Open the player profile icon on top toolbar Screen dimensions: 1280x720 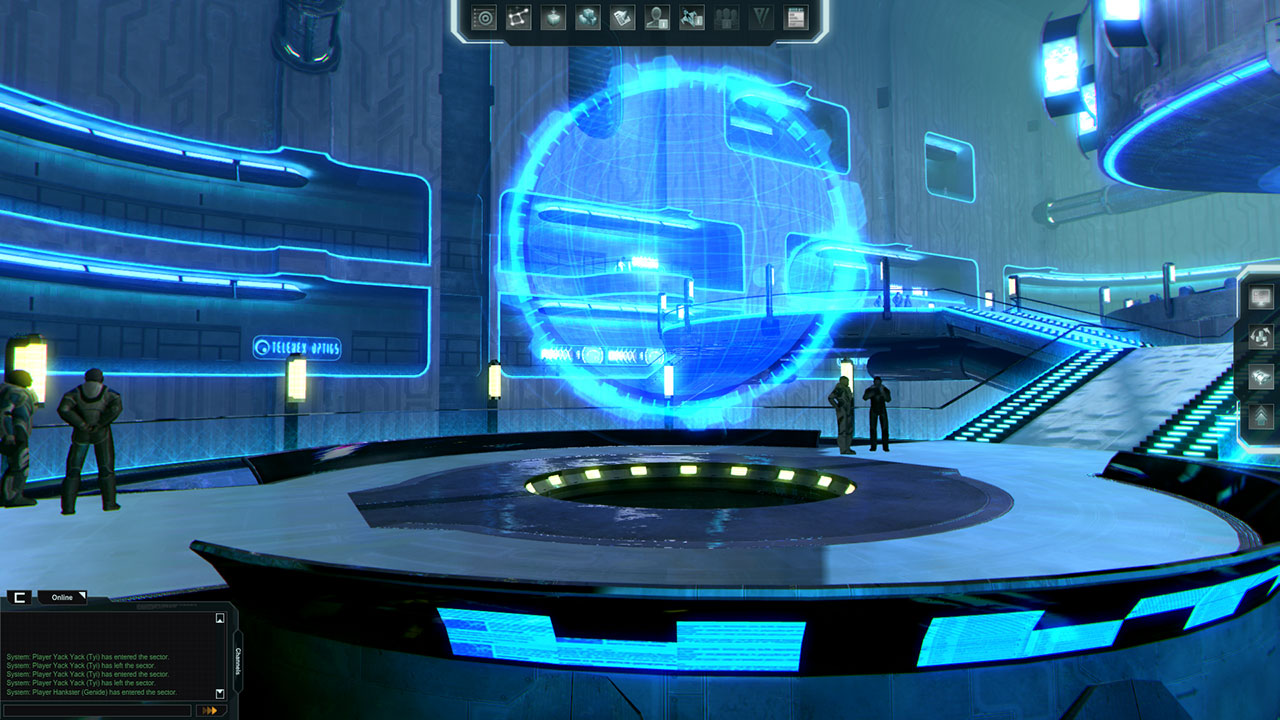655,16
